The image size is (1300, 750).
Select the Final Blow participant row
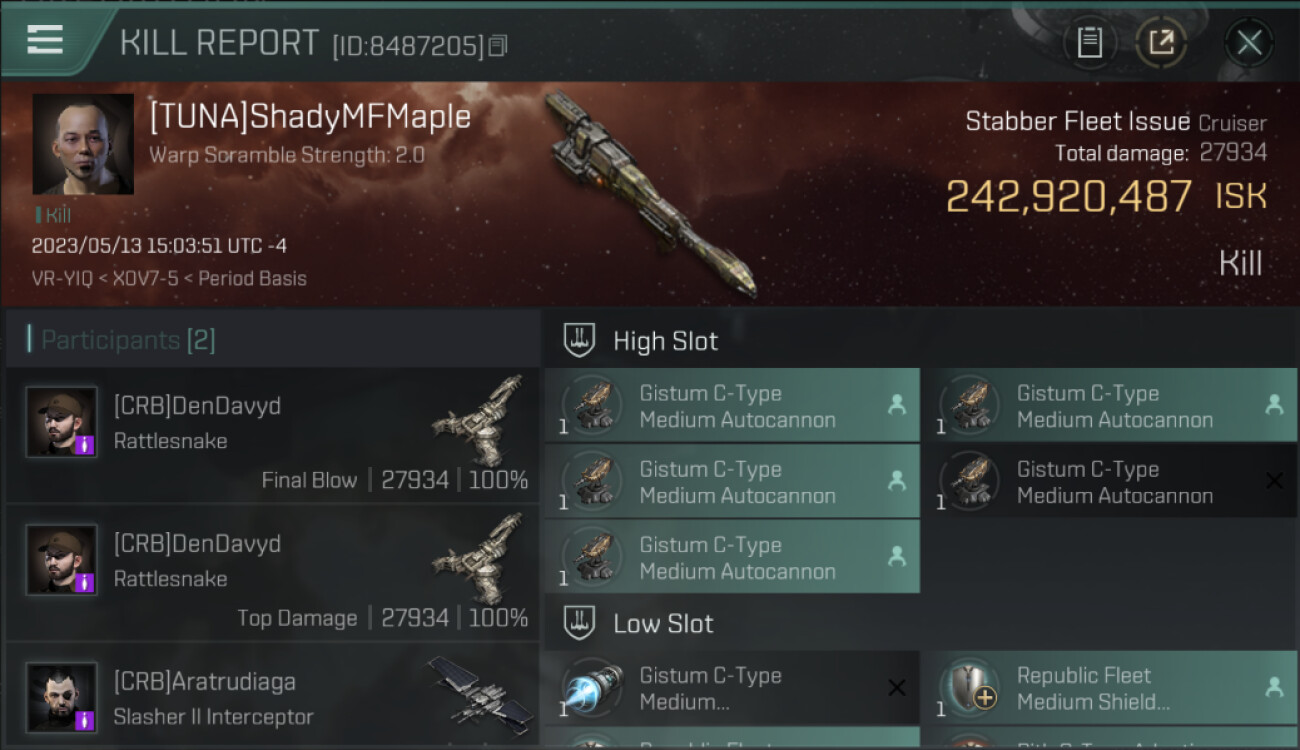(272, 435)
